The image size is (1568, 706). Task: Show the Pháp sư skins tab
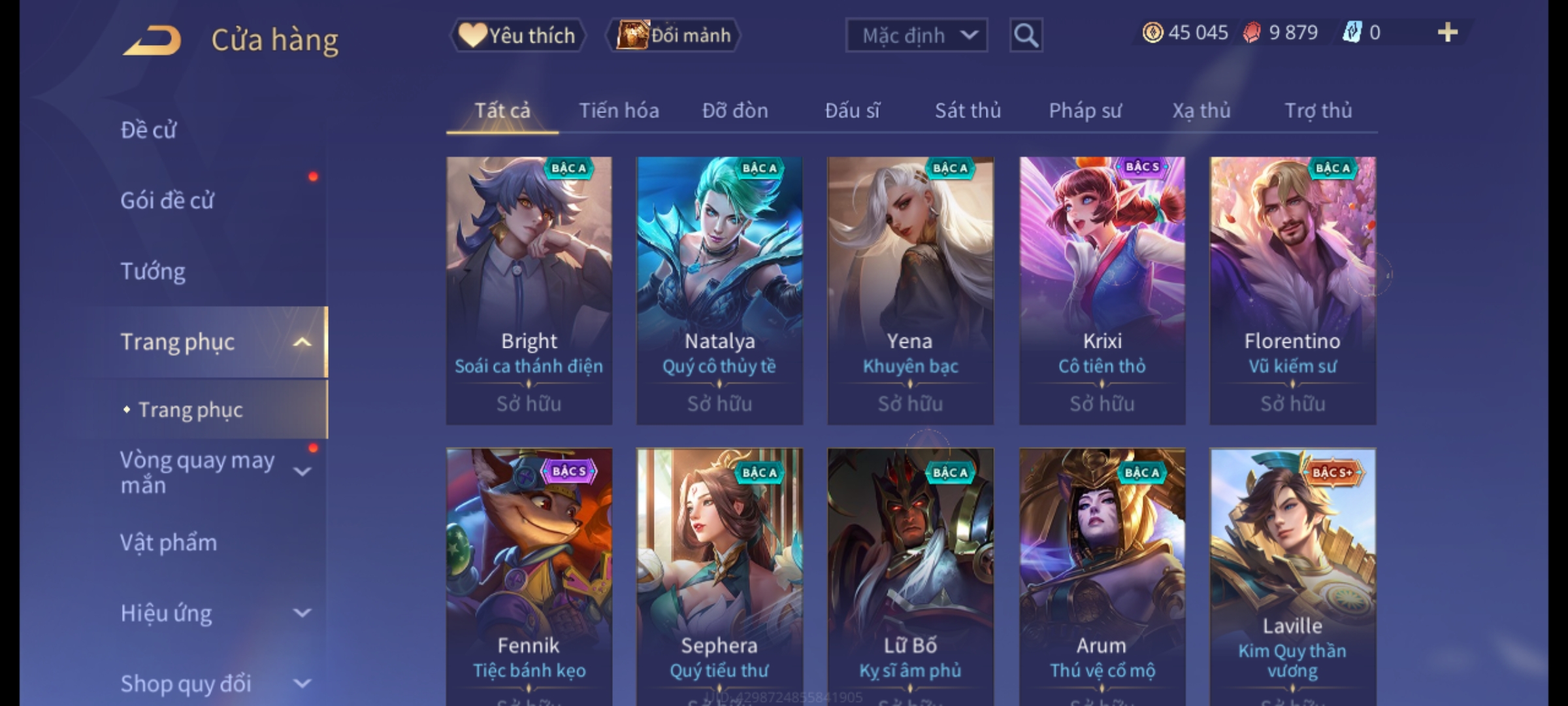point(1085,110)
